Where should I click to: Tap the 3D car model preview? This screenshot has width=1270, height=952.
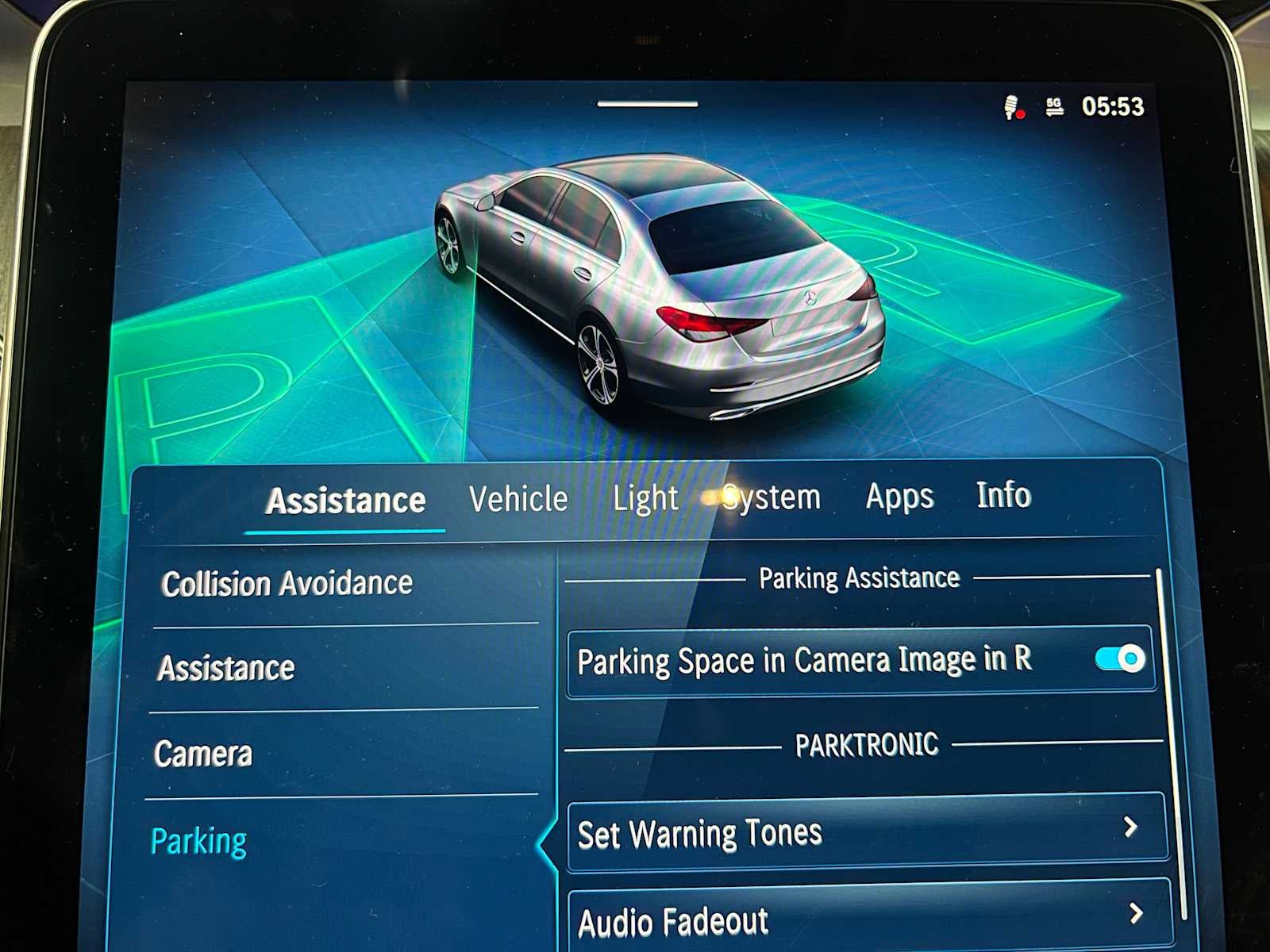659,286
